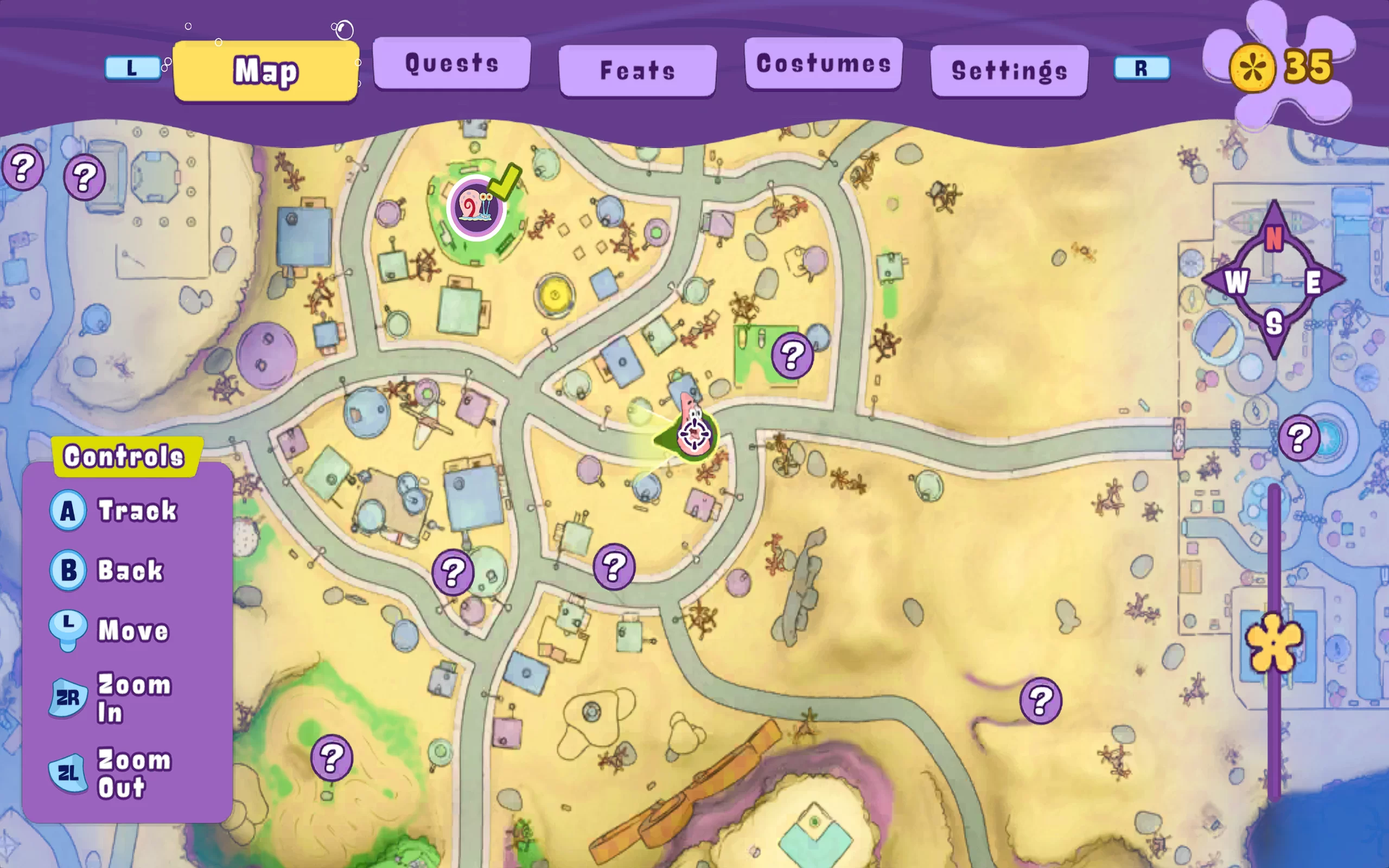The image size is (1389, 868).
Task: Select the highlighted Map tab
Action: tap(266, 71)
